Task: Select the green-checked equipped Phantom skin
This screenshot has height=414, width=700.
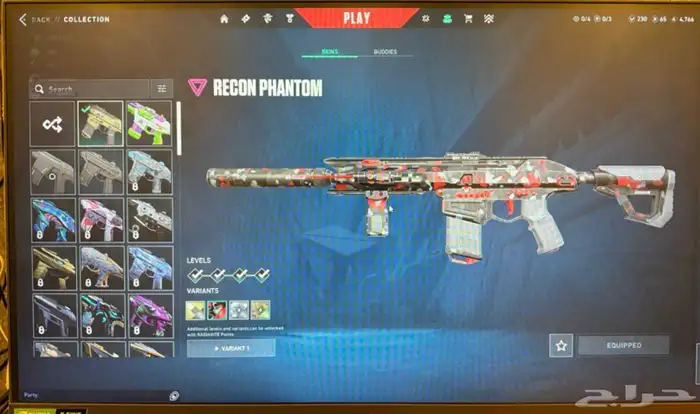Action: pyautogui.click(x=101, y=124)
